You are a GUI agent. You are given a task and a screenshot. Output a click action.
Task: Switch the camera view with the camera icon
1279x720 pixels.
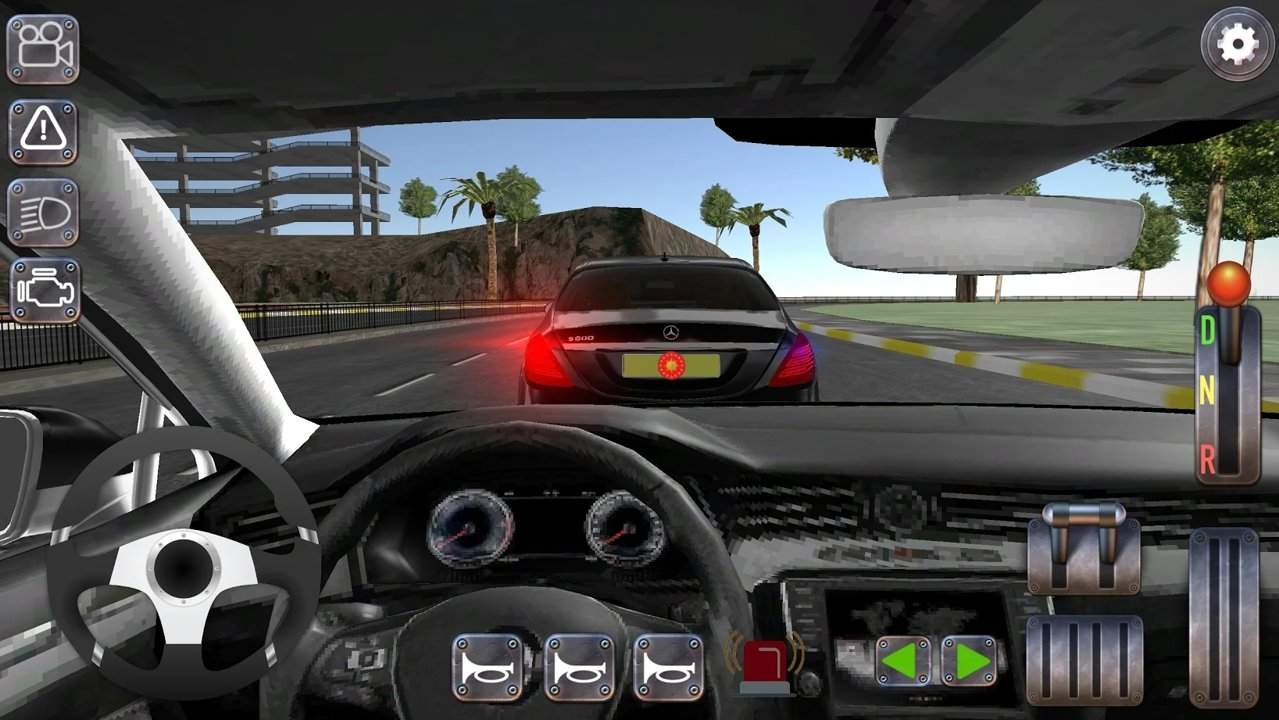(x=43, y=49)
